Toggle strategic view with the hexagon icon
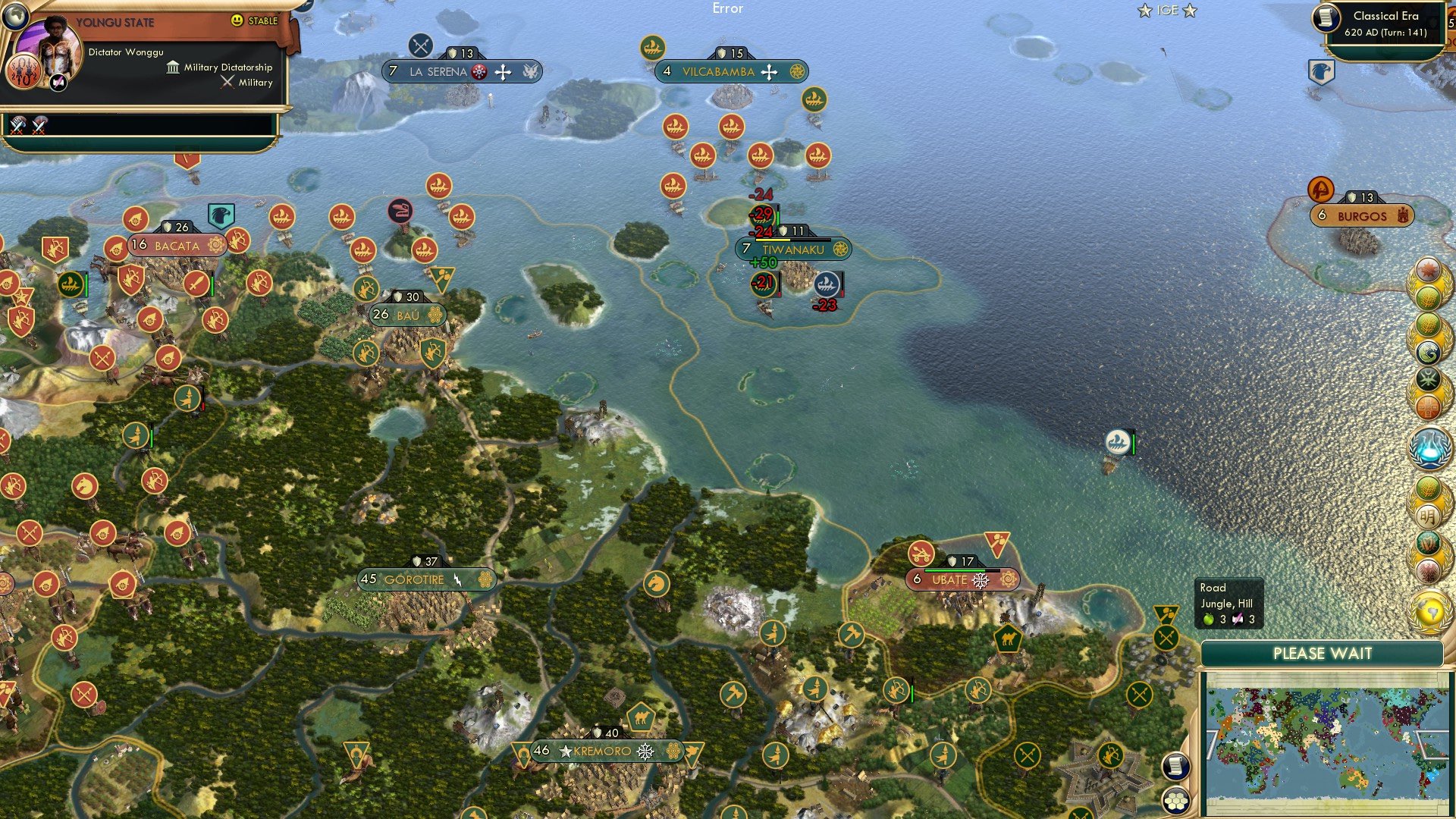The height and width of the screenshot is (819, 1456). pyautogui.click(x=1176, y=801)
